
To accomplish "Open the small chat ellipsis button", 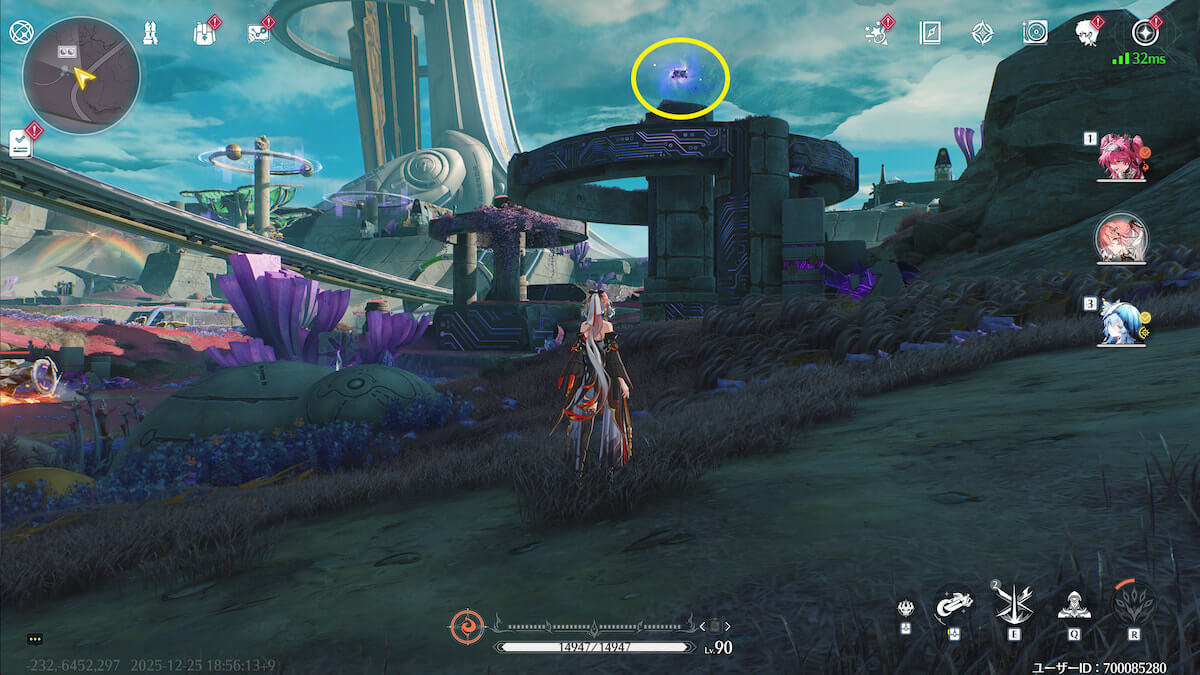I will pos(35,638).
